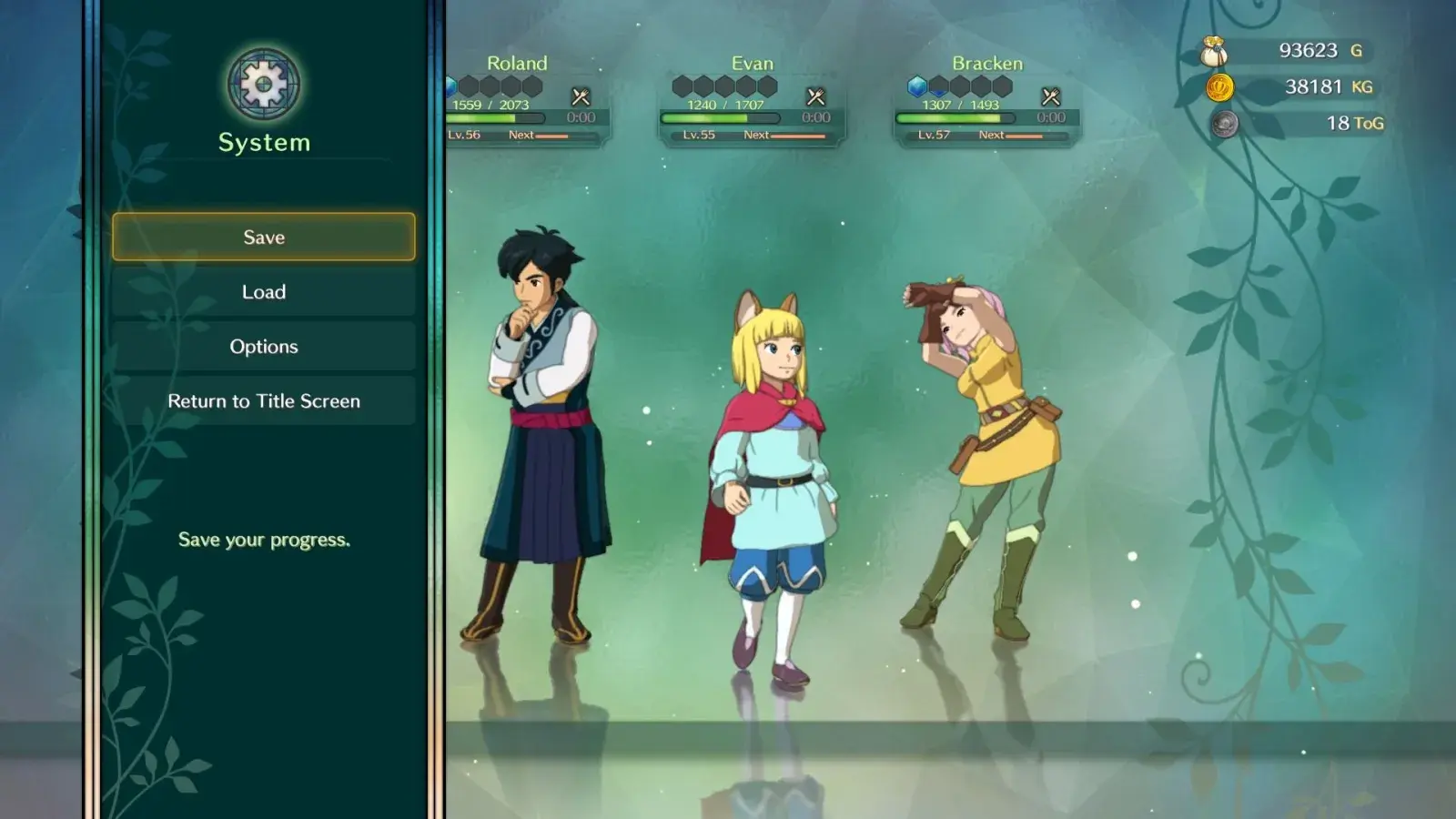This screenshot has width=1456, height=819.
Task: Click the System gear icon
Action: coord(264,85)
